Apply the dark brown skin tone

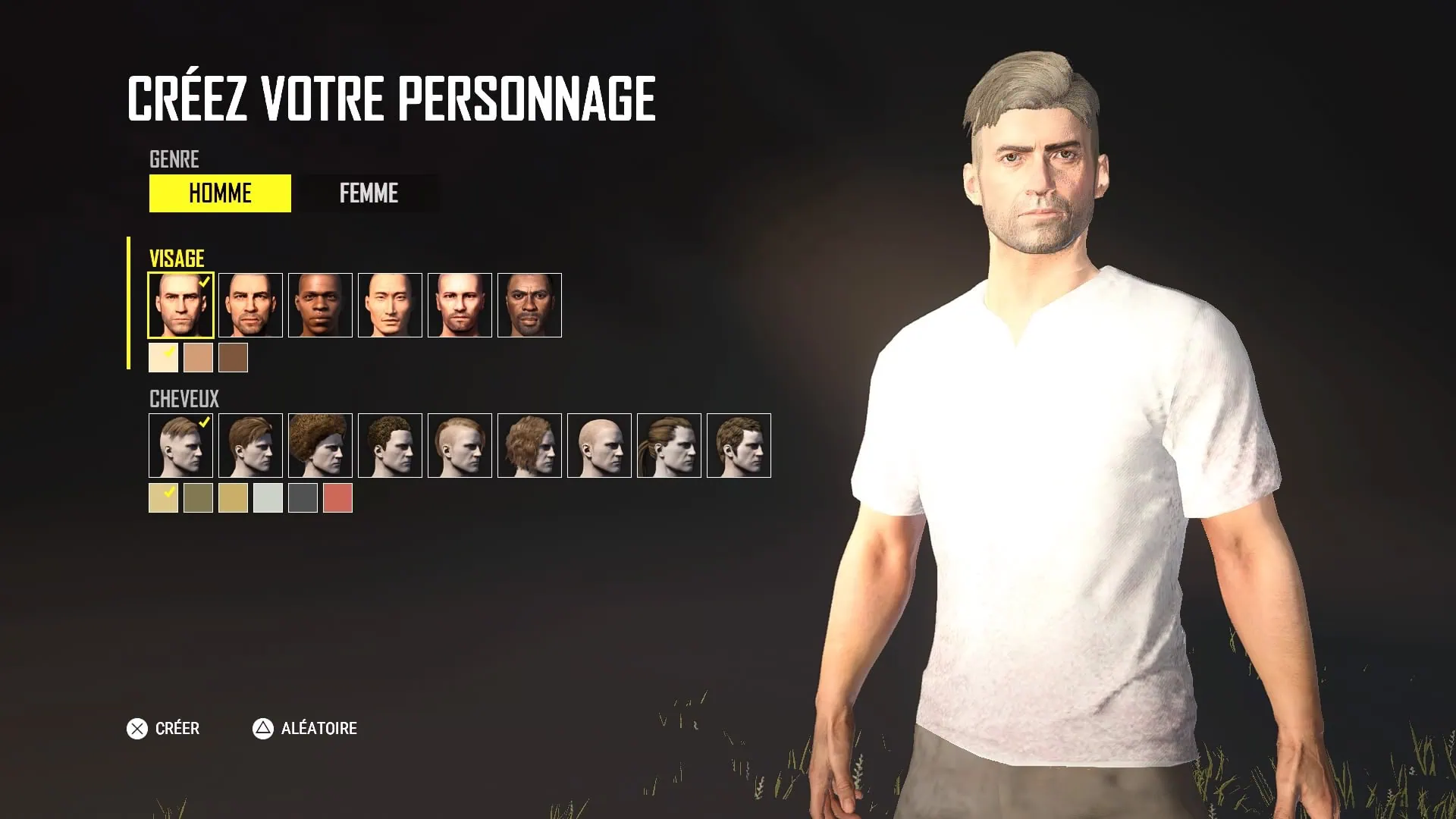click(x=233, y=358)
